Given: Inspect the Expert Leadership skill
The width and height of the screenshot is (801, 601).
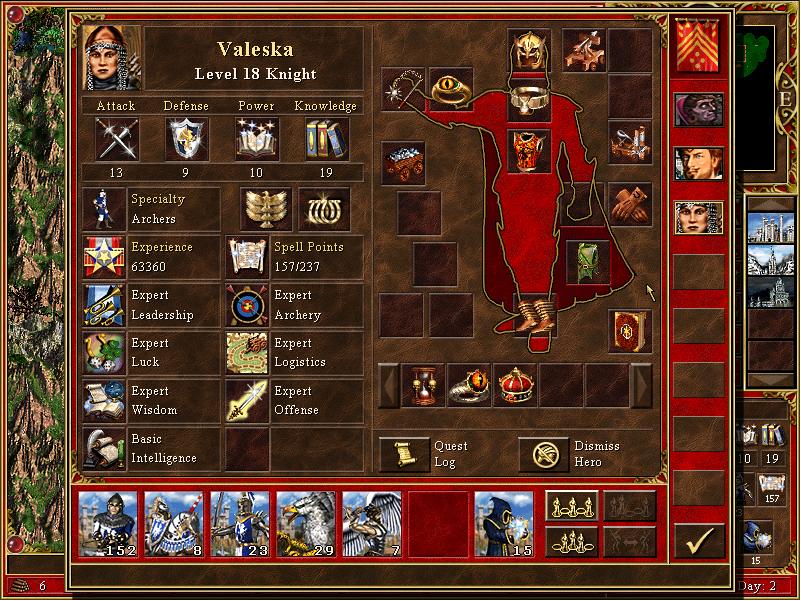Looking at the screenshot, I should tap(104, 305).
